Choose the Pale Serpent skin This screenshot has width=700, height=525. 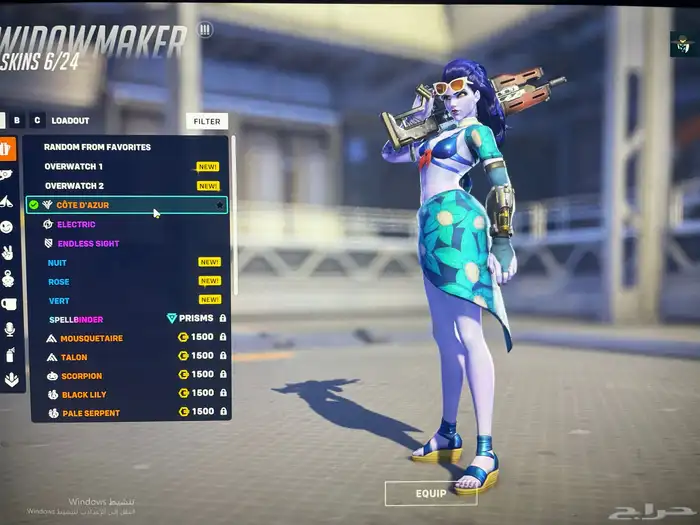click(x=90, y=413)
